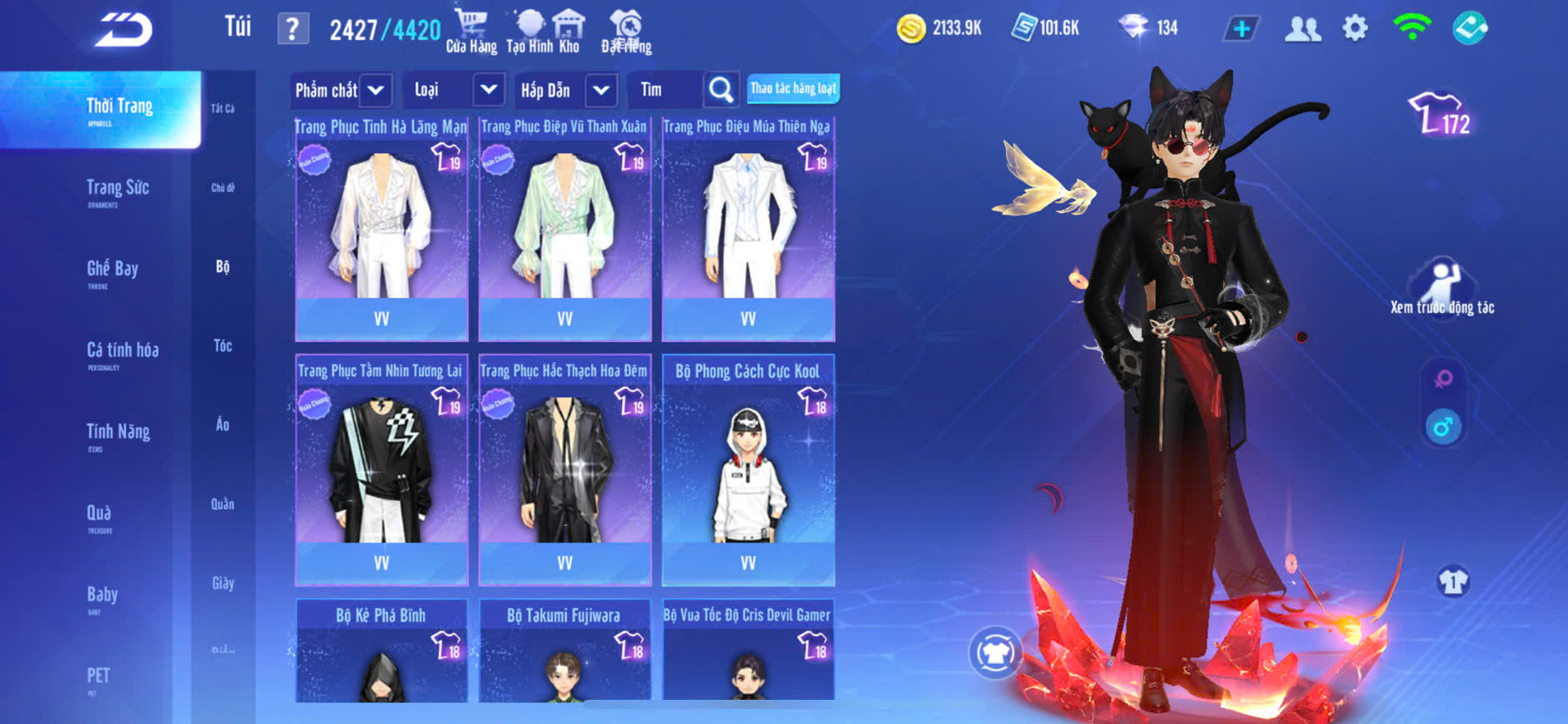Screen dimensions: 1568x724
Task: Open the question mark help button
Action: [x=292, y=29]
